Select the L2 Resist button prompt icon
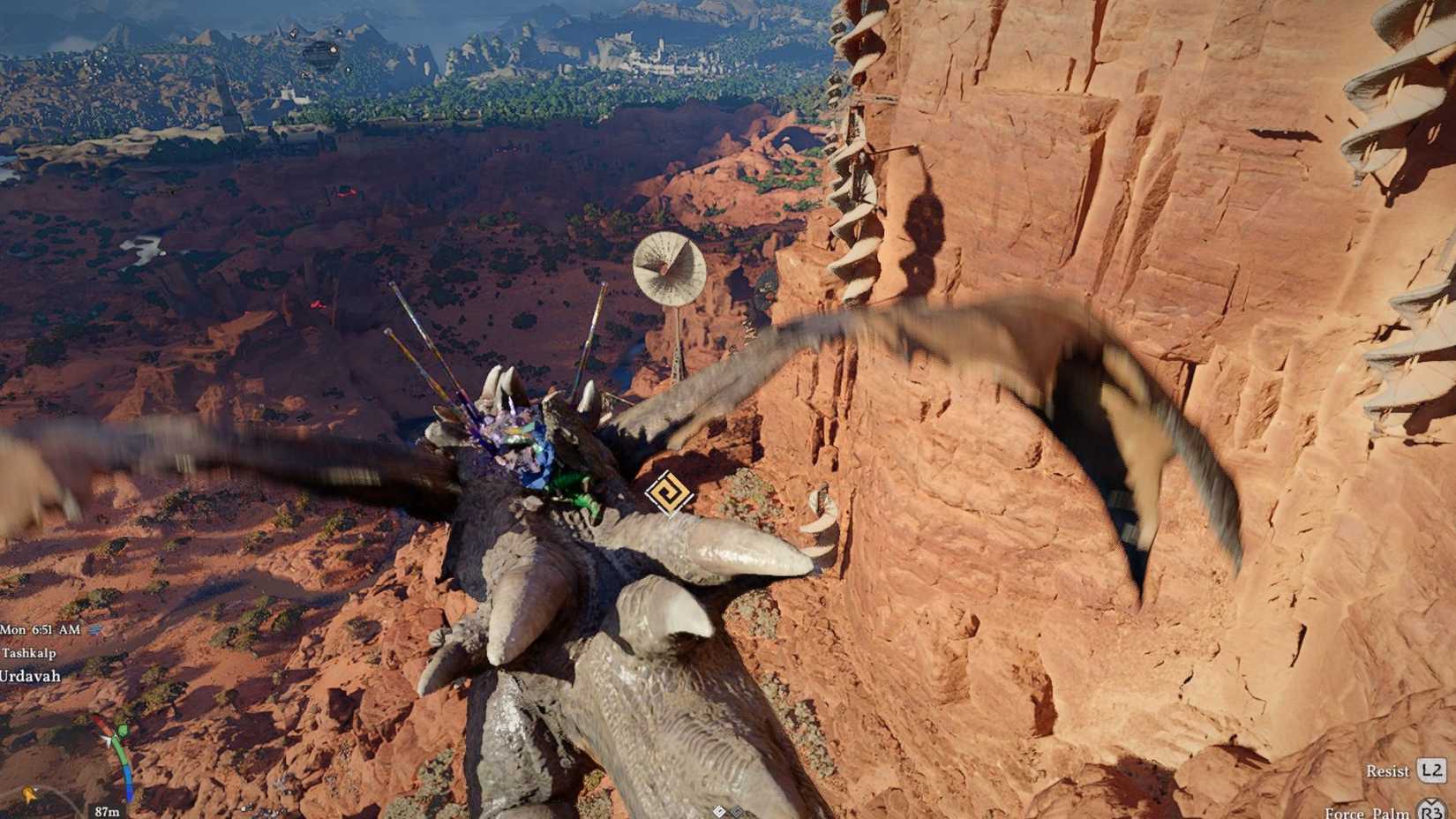 click(1431, 771)
